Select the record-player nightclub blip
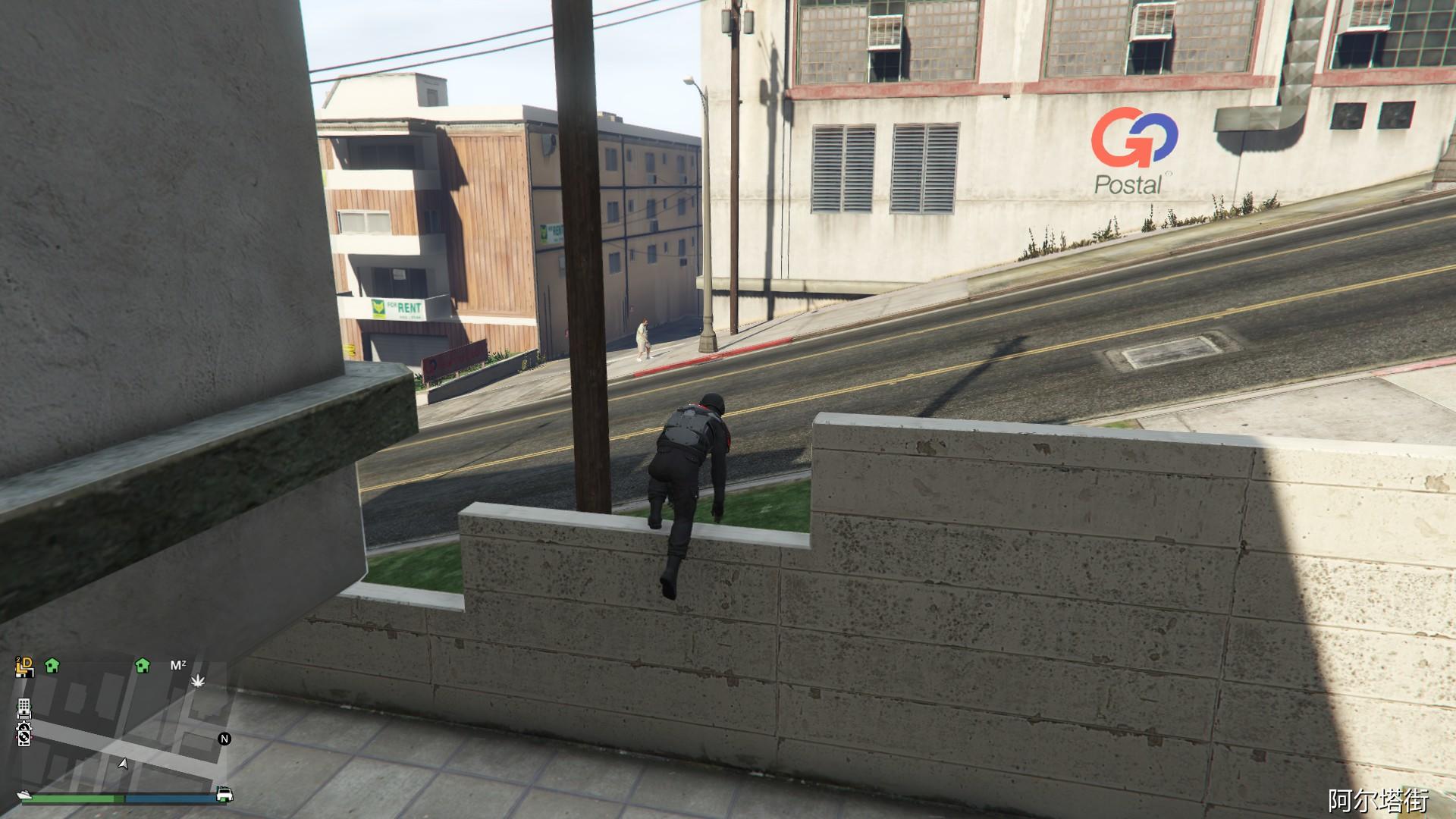The height and width of the screenshot is (819, 1456). 24,739
